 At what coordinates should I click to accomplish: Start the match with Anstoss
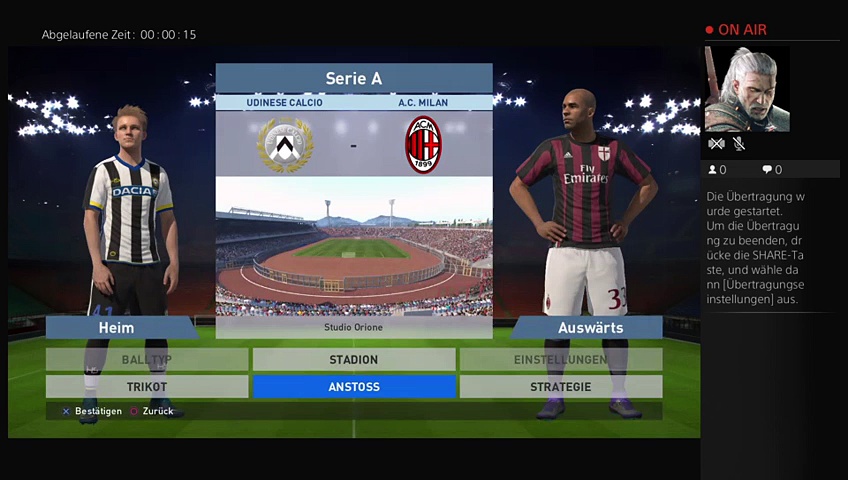tap(354, 387)
